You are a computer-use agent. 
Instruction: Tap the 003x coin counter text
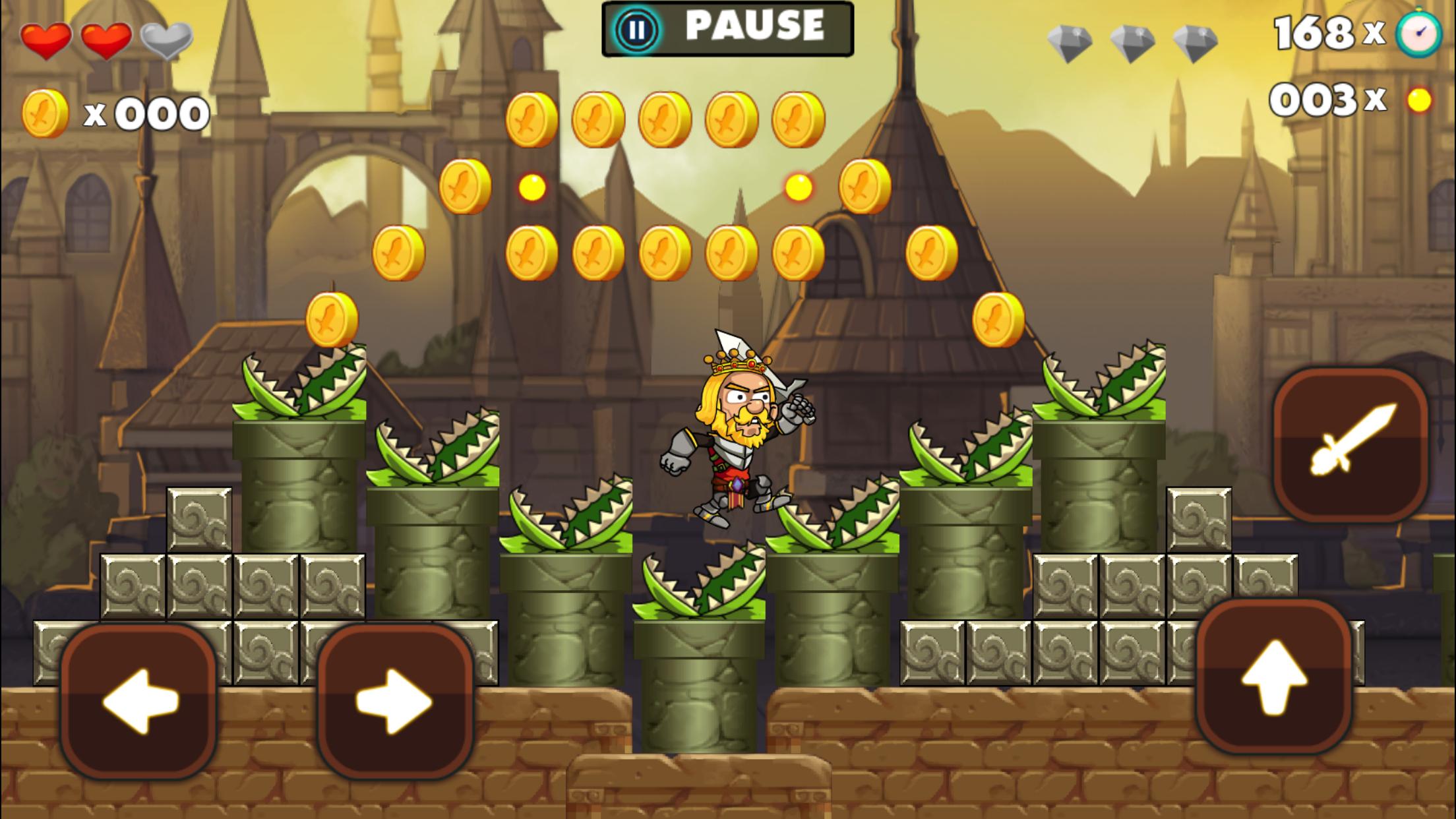[x=1329, y=99]
